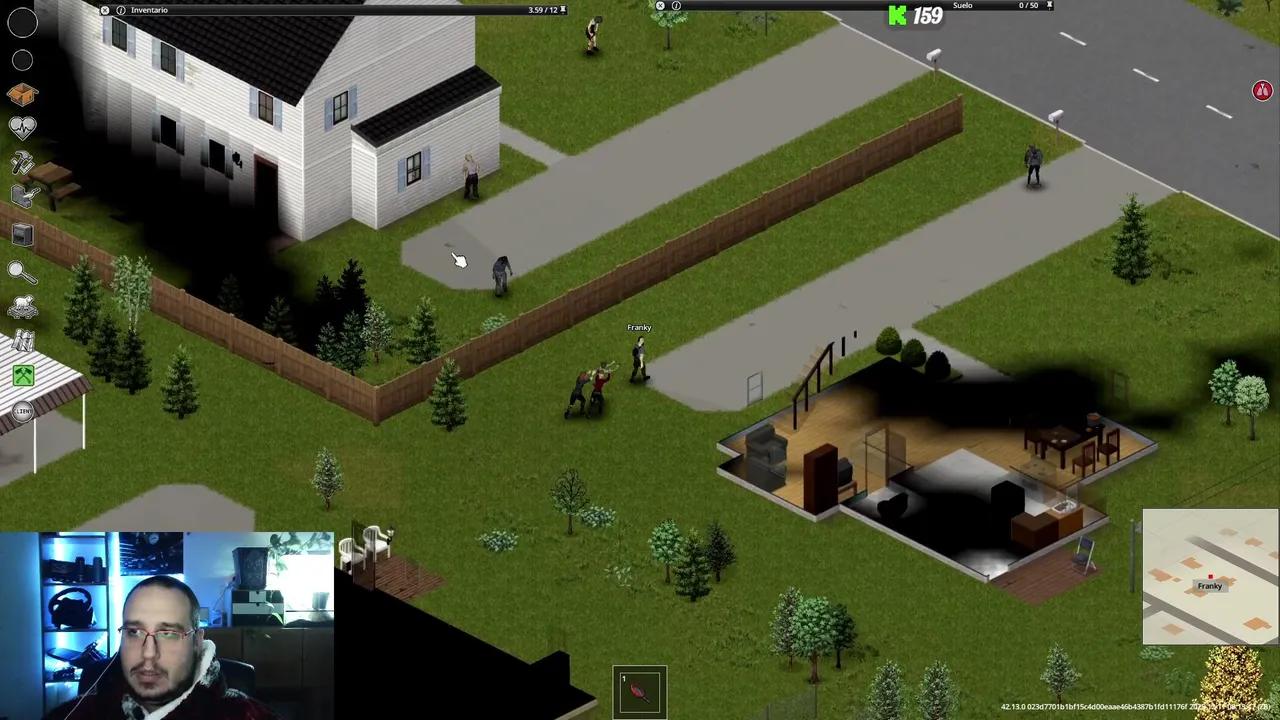
Task: Open the Health panel heart icon
Action: point(22,126)
